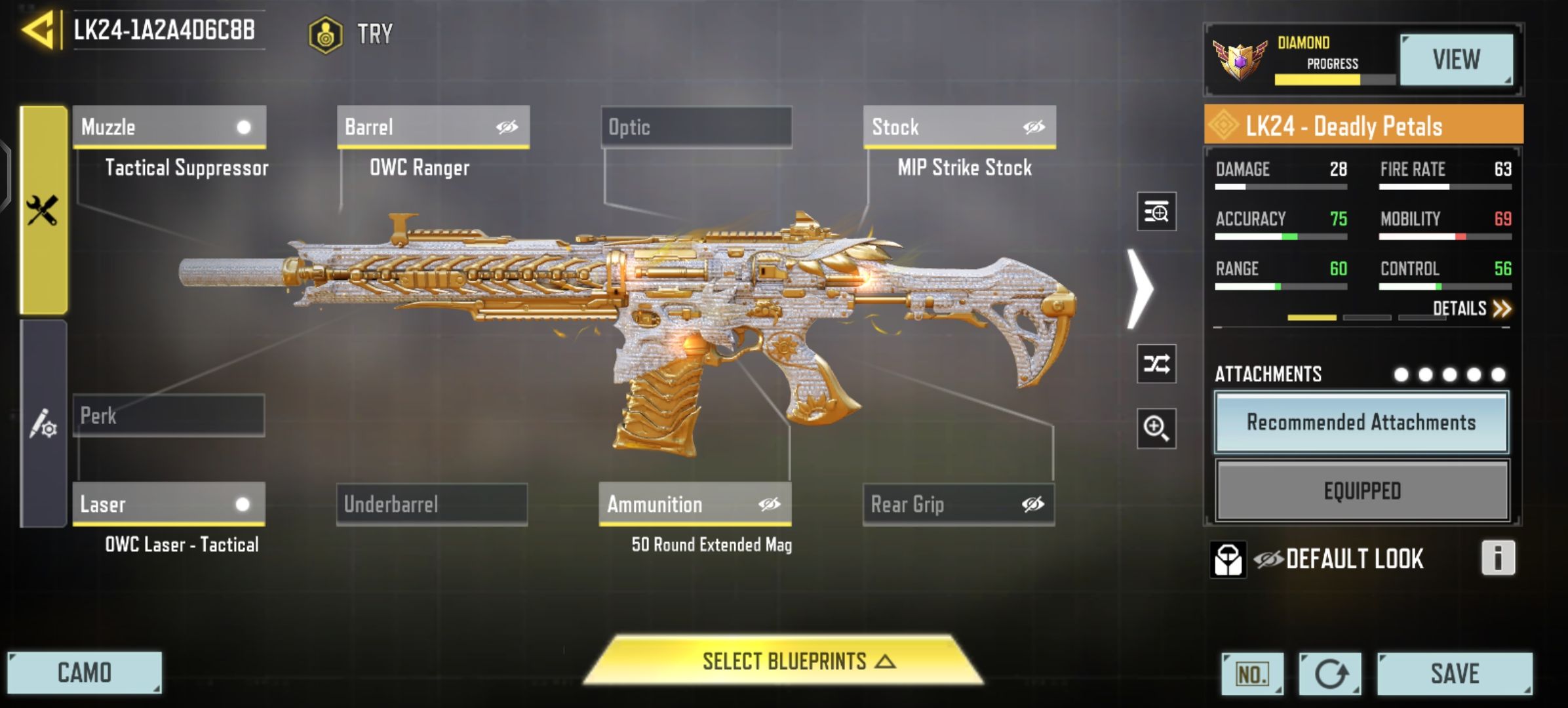Go back using the yellow arrow

(x=38, y=30)
